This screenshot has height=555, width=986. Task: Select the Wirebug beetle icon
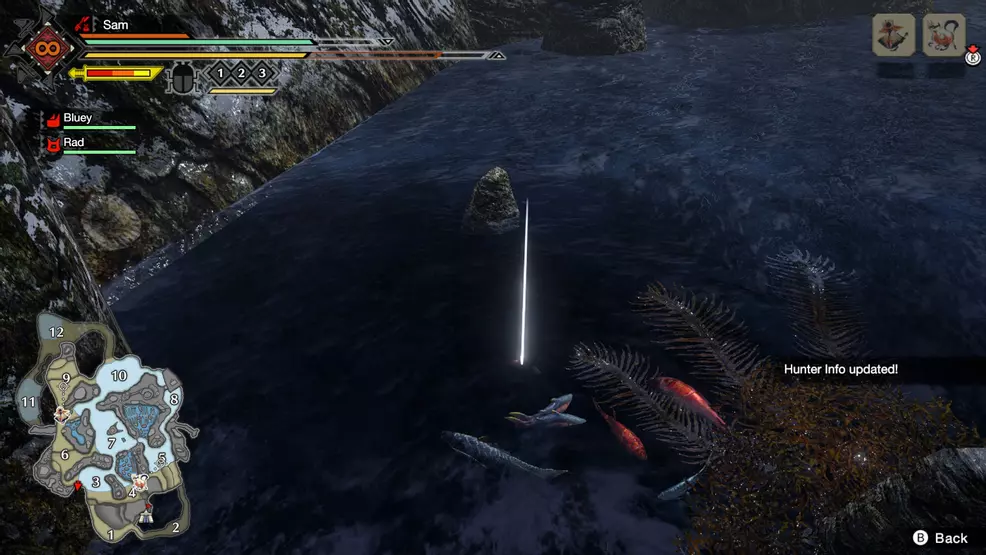pos(183,77)
